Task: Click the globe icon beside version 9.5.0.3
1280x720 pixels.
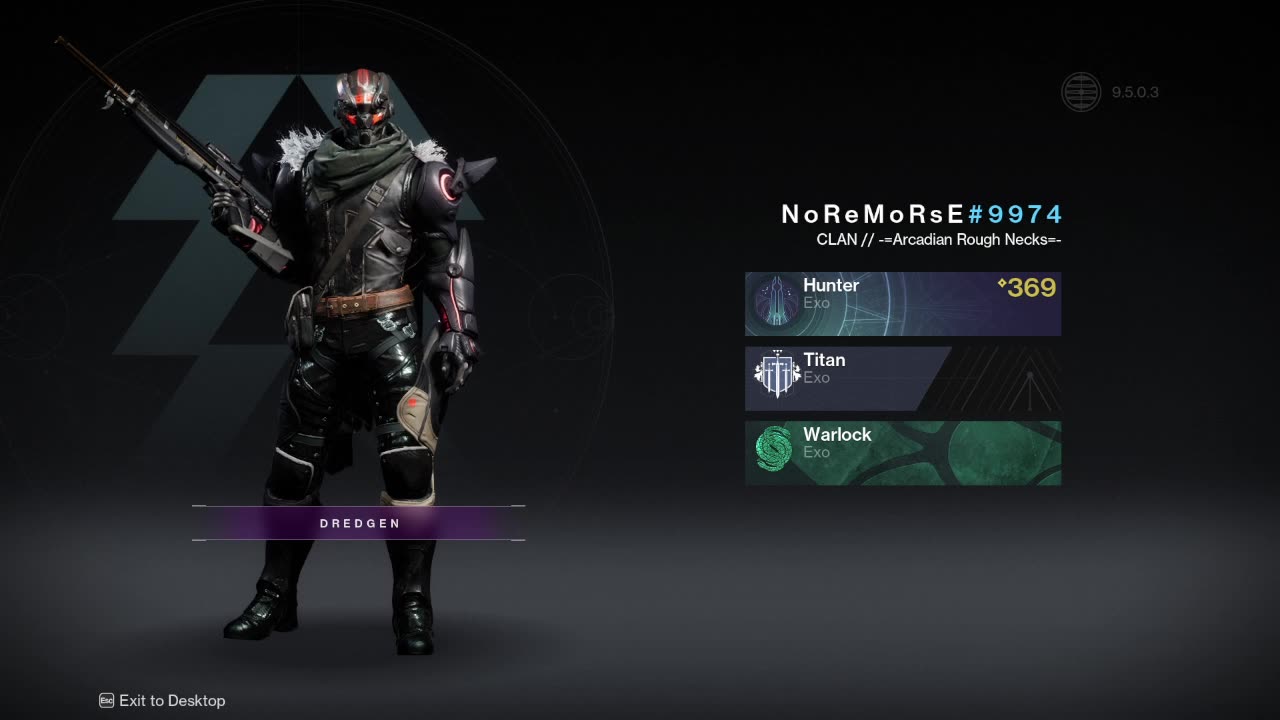Action: click(x=1080, y=93)
